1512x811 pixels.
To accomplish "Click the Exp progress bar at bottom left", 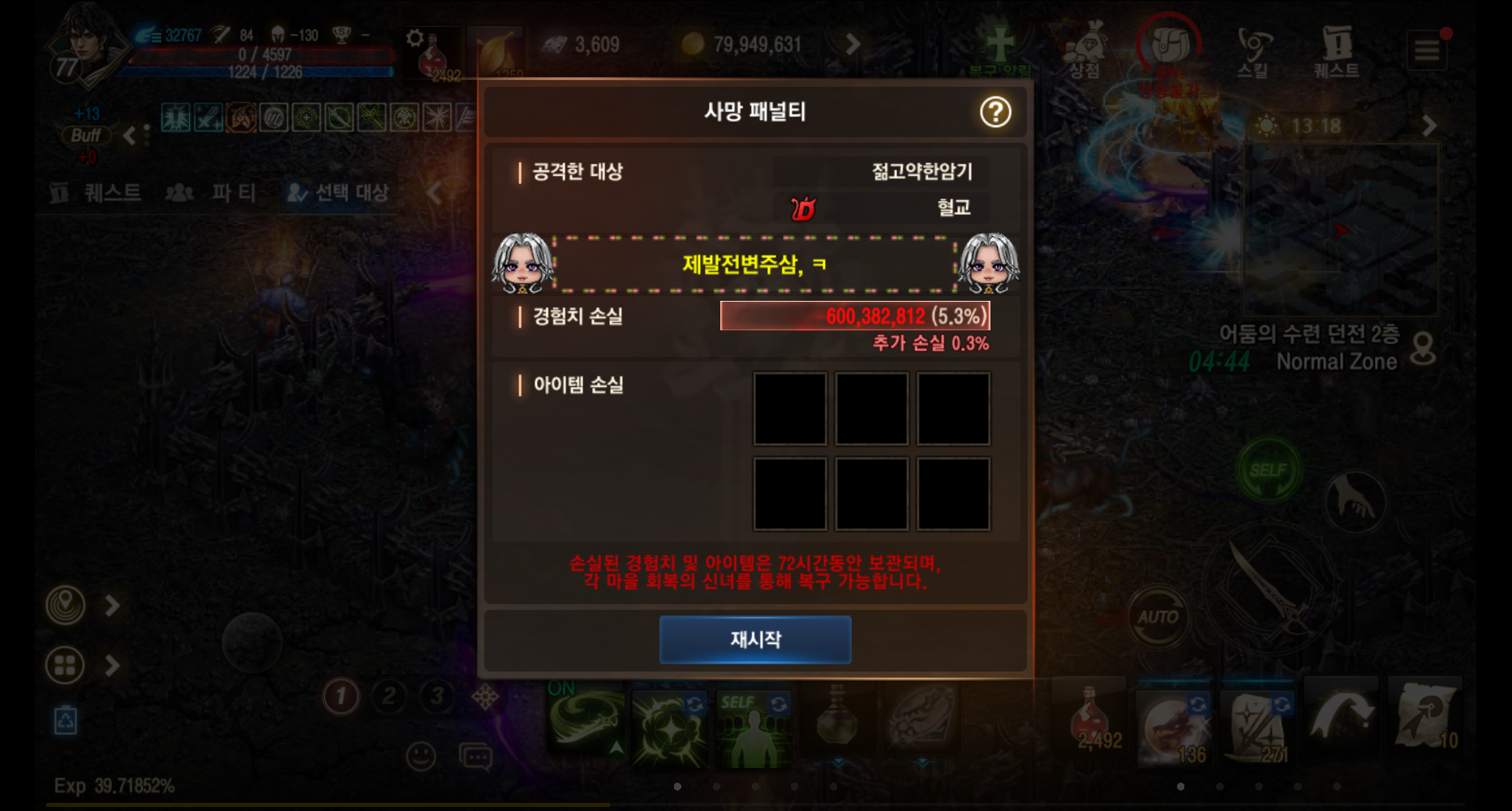I will 114,785.
